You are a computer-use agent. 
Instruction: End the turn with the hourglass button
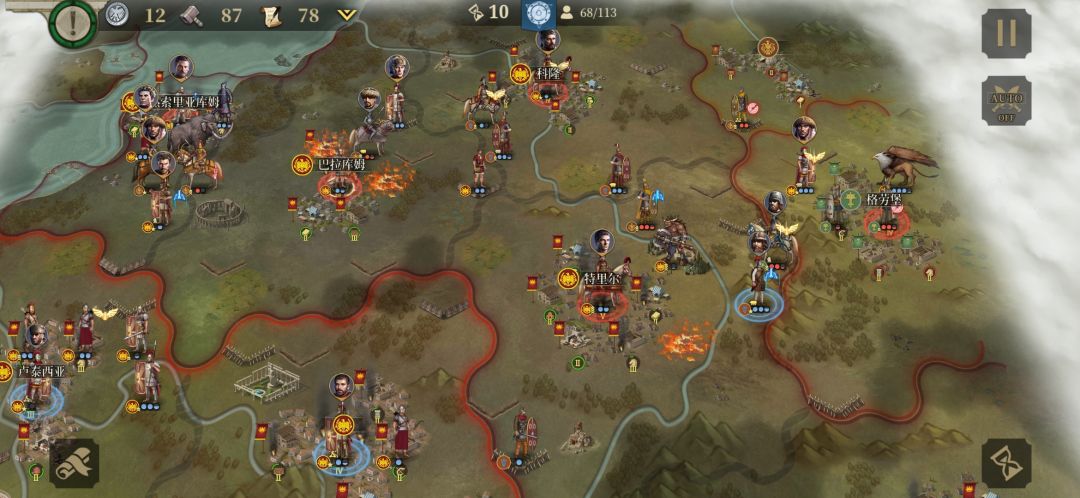[x=1005, y=463]
